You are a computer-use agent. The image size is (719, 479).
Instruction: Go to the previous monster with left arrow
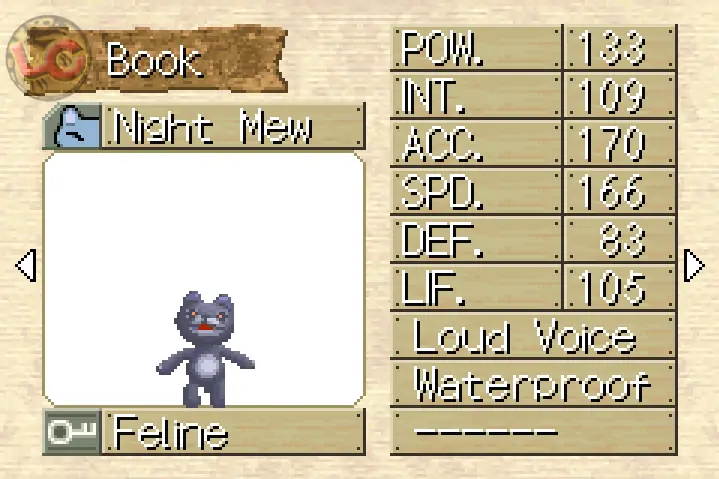tap(26, 266)
